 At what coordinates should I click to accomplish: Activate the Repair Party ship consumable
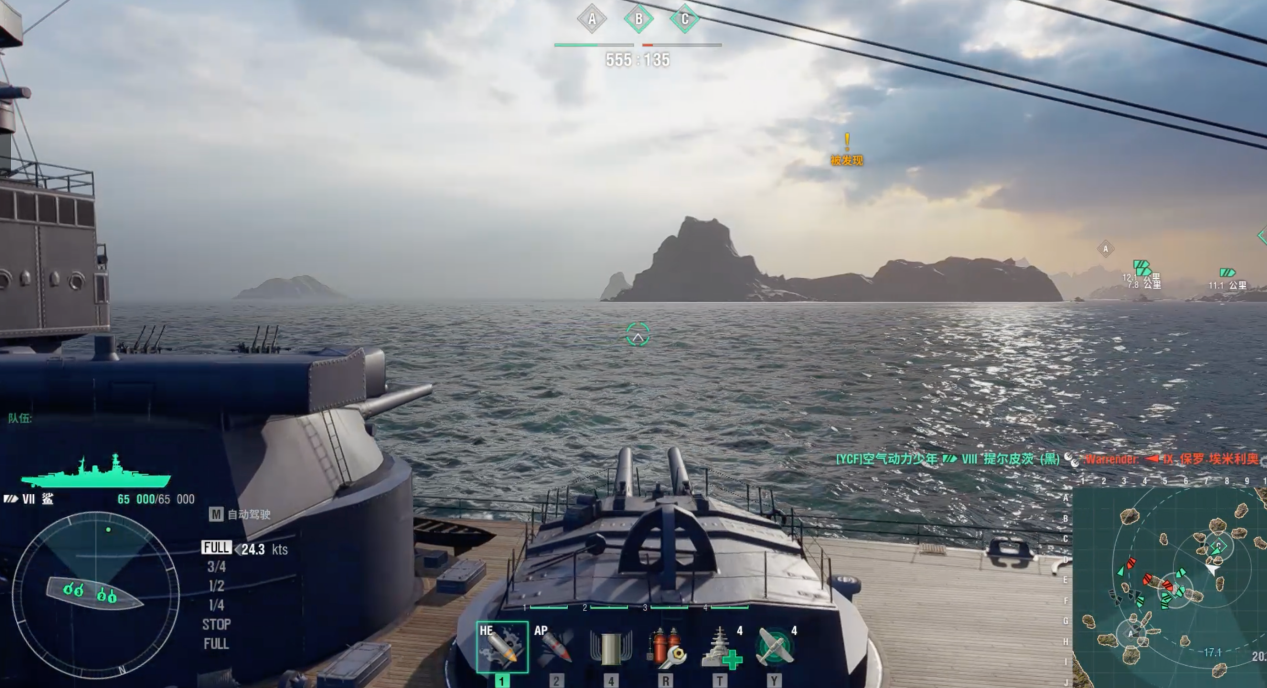pos(721,647)
